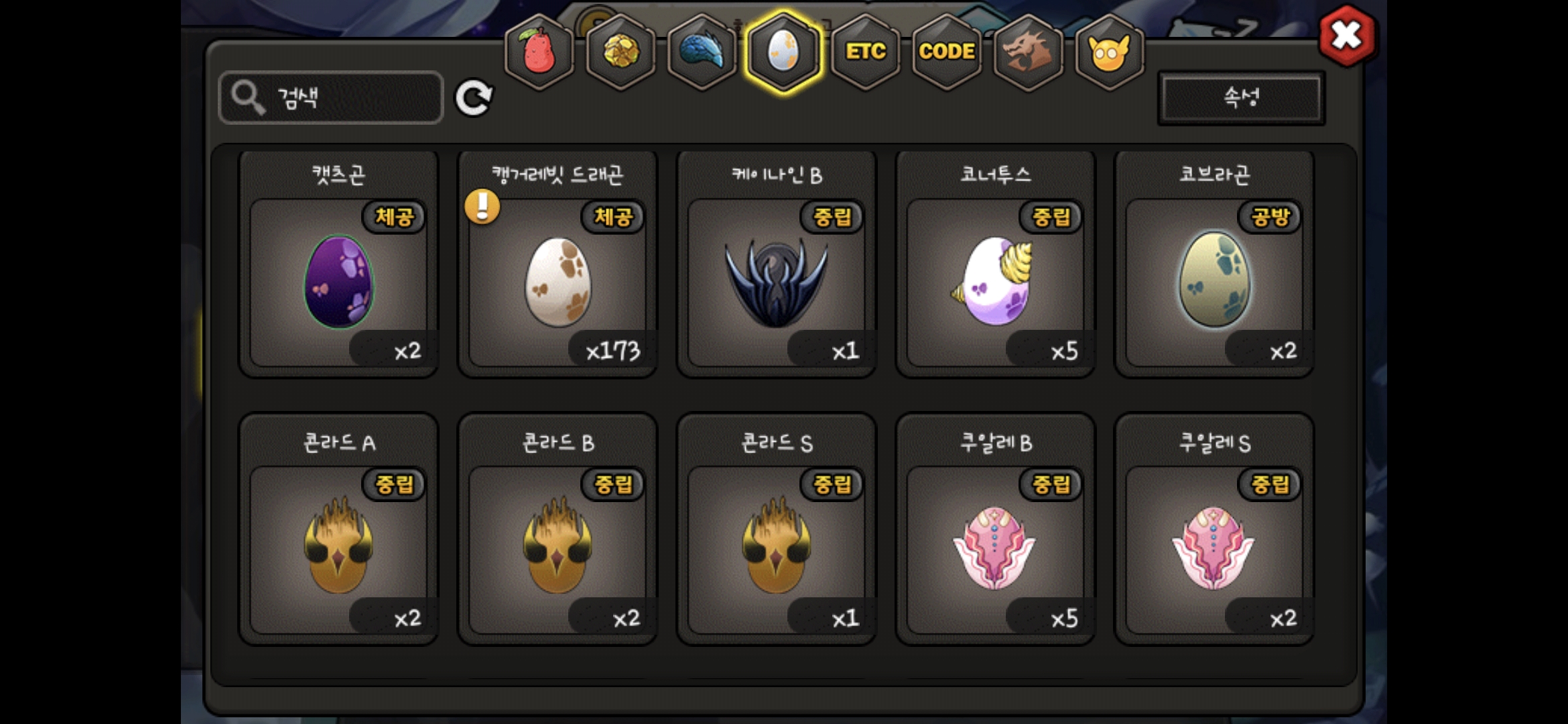The width and height of the screenshot is (1568, 724).
Task: Select the 코브라곤 egg
Action: pyautogui.click(x=1214, y=282)
